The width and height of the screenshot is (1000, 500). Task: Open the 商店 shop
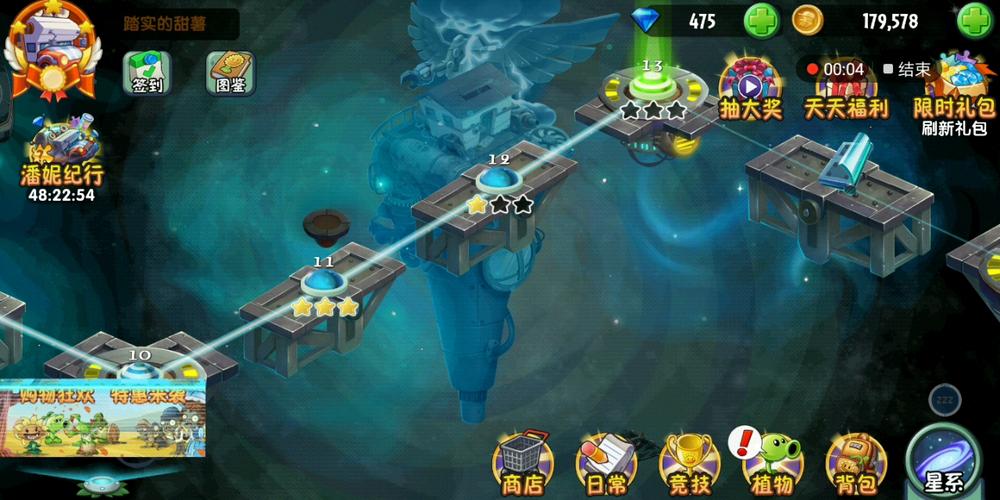click(x=522, y=462)
